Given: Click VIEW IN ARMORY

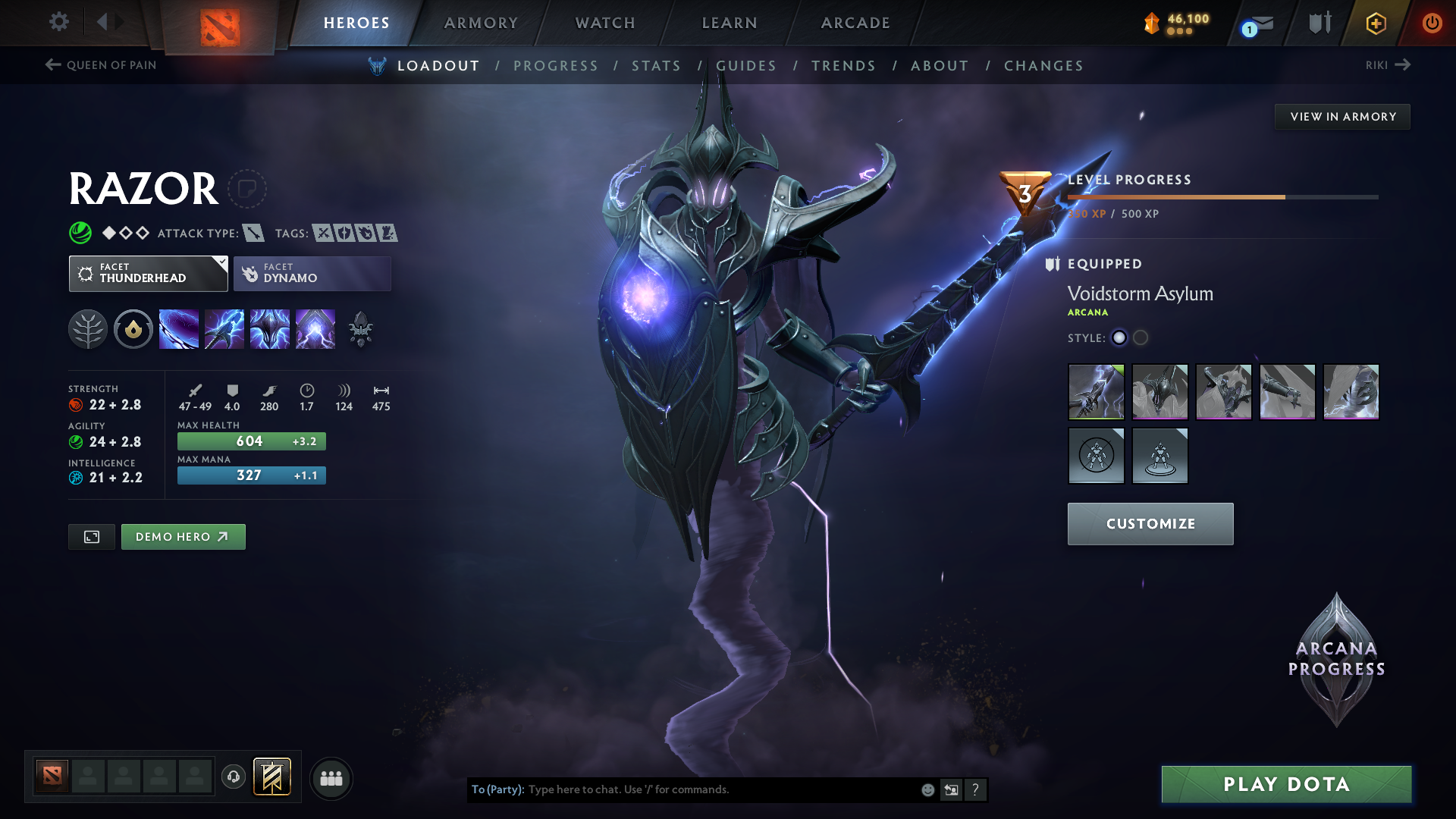Looking at the screenshot, I should [1342, 116].
